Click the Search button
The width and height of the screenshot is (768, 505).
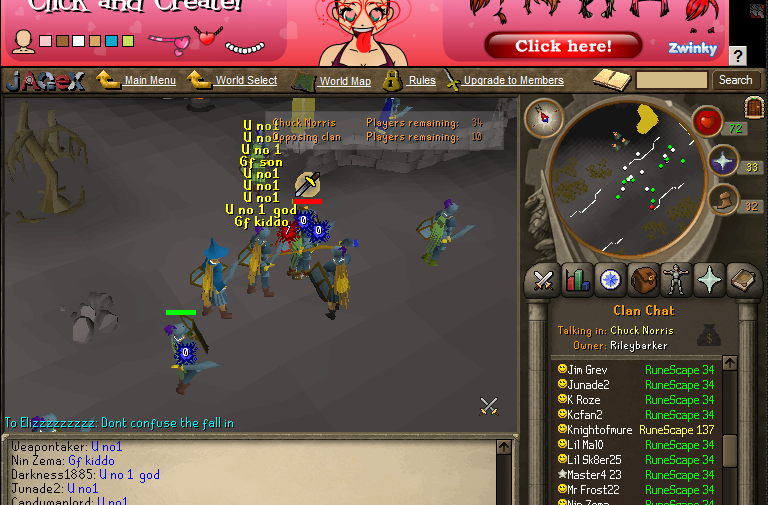(x=735, y=80)
